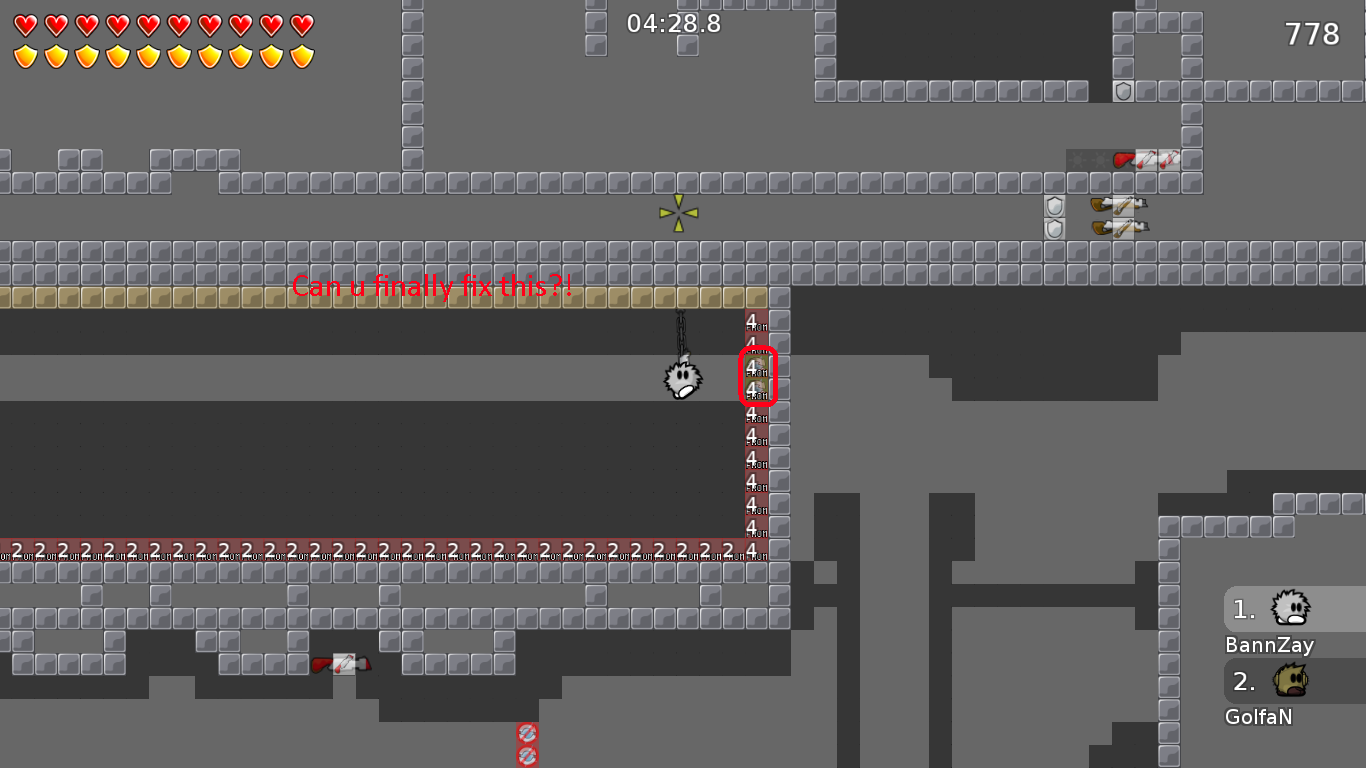The image size is (1366, 768).
Task: Click the upper stopper sign near the bottom
Action: tap(527, 733)
